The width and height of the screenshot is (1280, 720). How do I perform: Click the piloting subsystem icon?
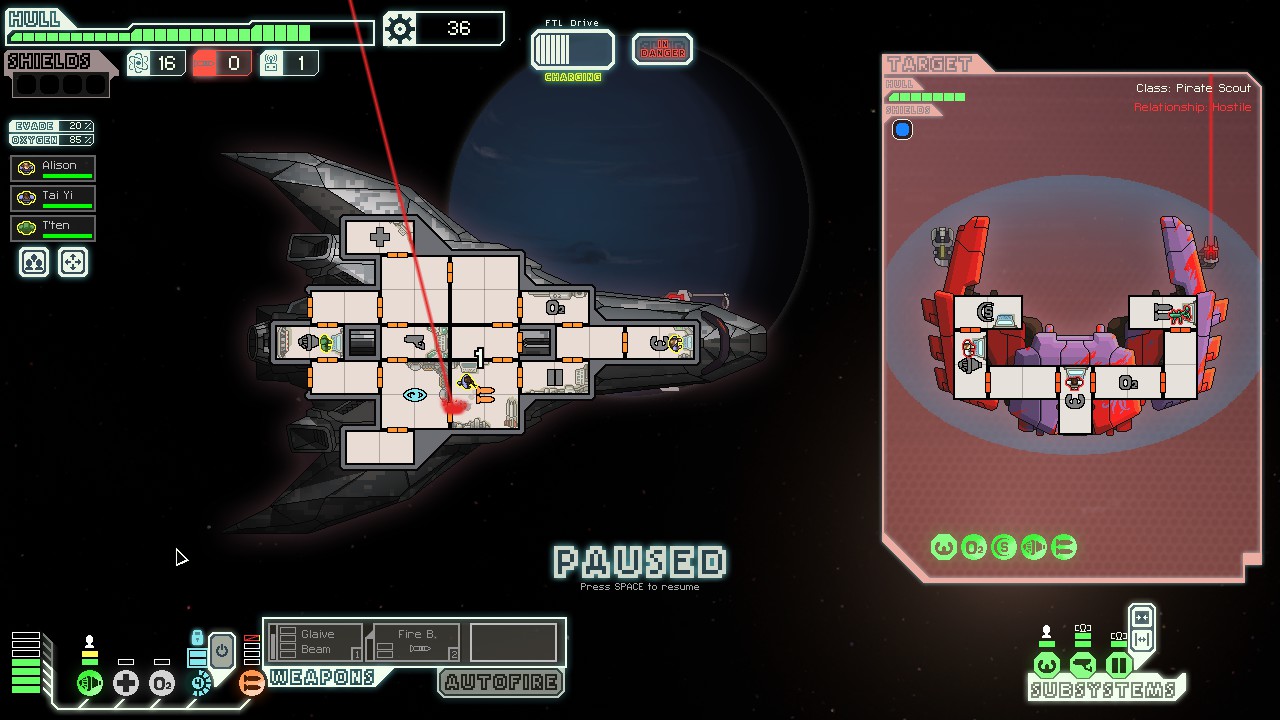[x=1047, y=665]
